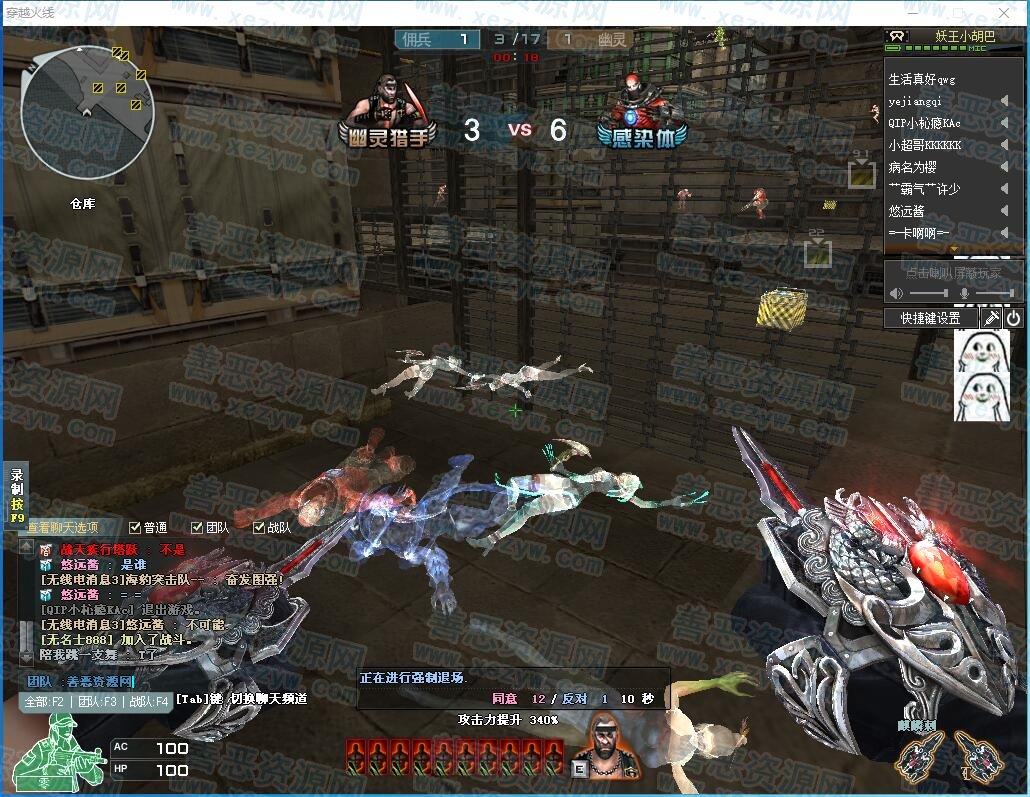Open the 快捷键设置 shortcut settings
The width and height of the screenshot is (1030, 797).
(930, 318)
